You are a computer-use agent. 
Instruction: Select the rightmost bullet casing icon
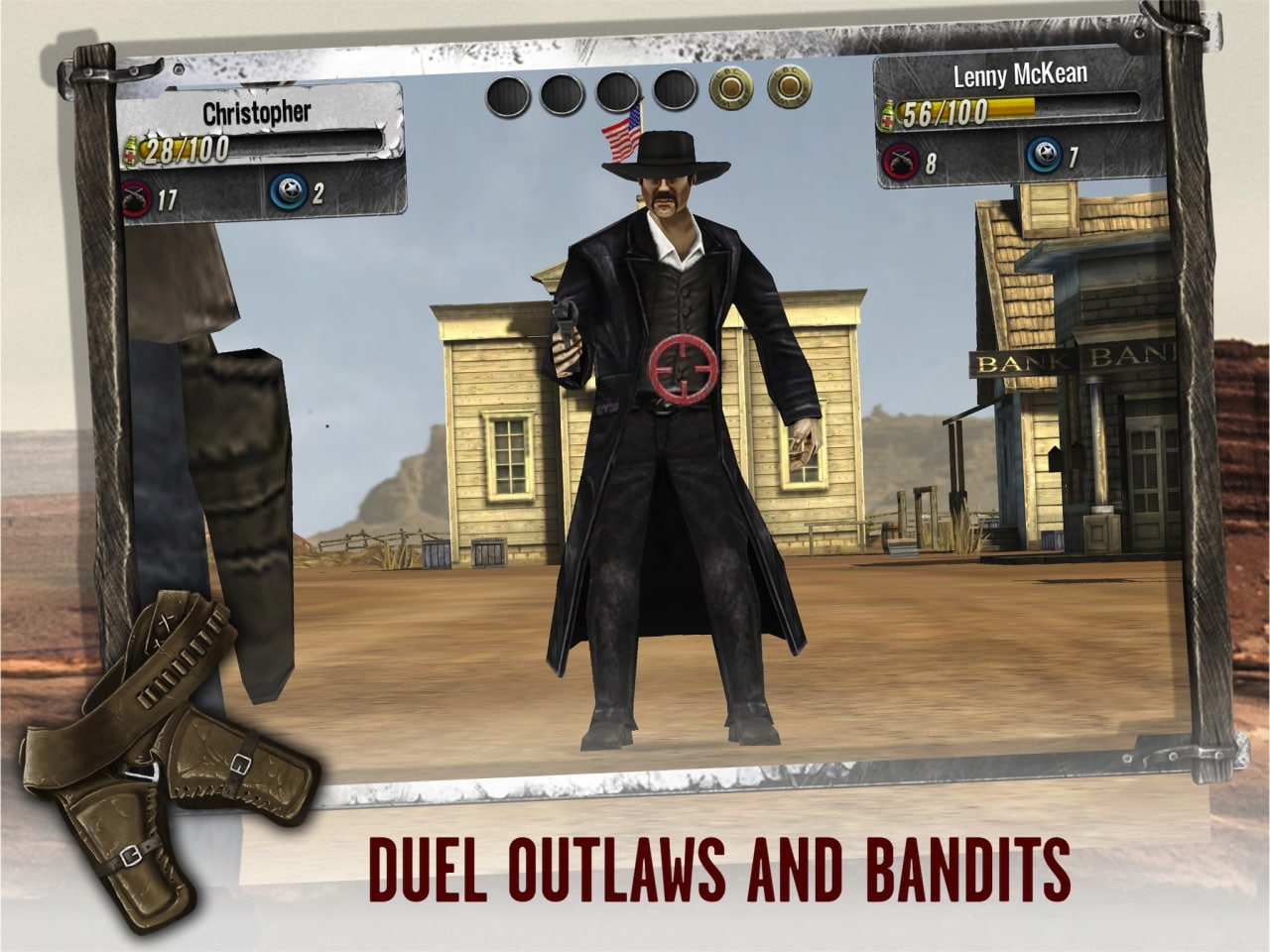(789, 92)
